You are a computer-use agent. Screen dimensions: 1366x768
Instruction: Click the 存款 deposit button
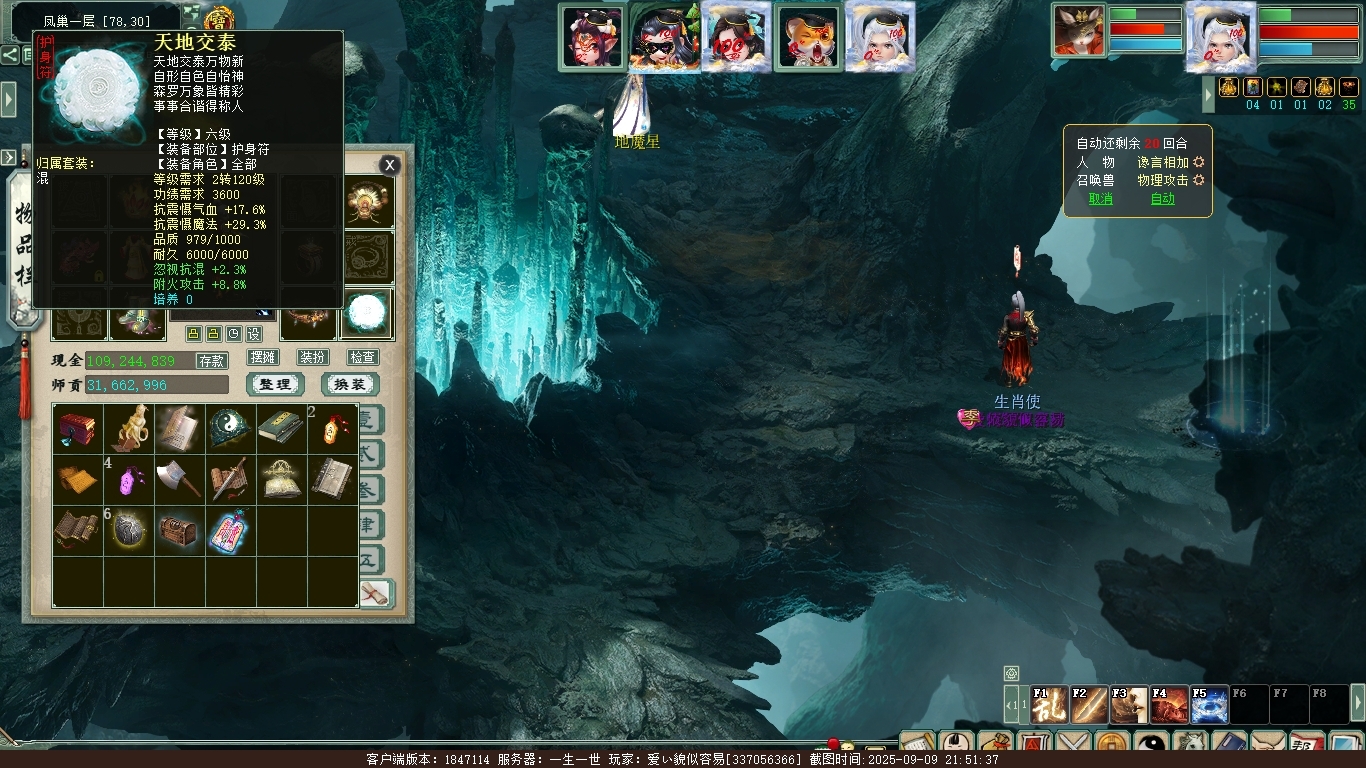(211, 361)
